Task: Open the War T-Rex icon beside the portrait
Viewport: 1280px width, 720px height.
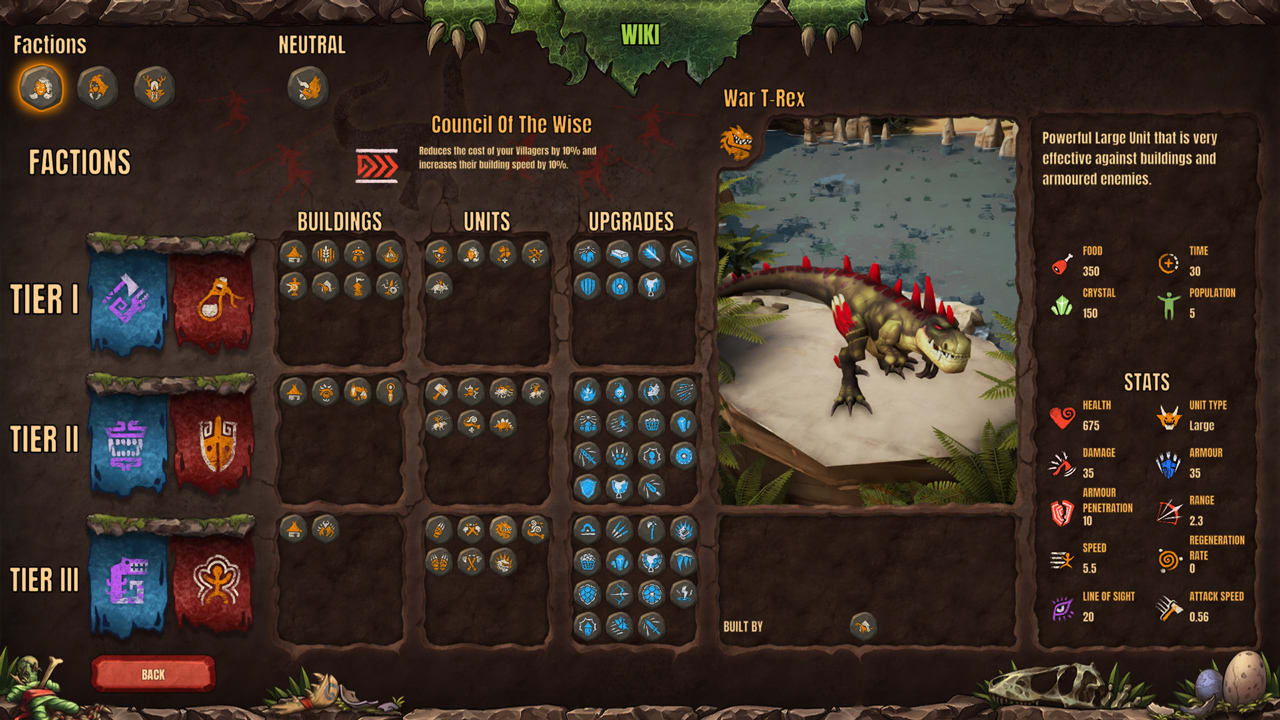Action: [736, 135]
